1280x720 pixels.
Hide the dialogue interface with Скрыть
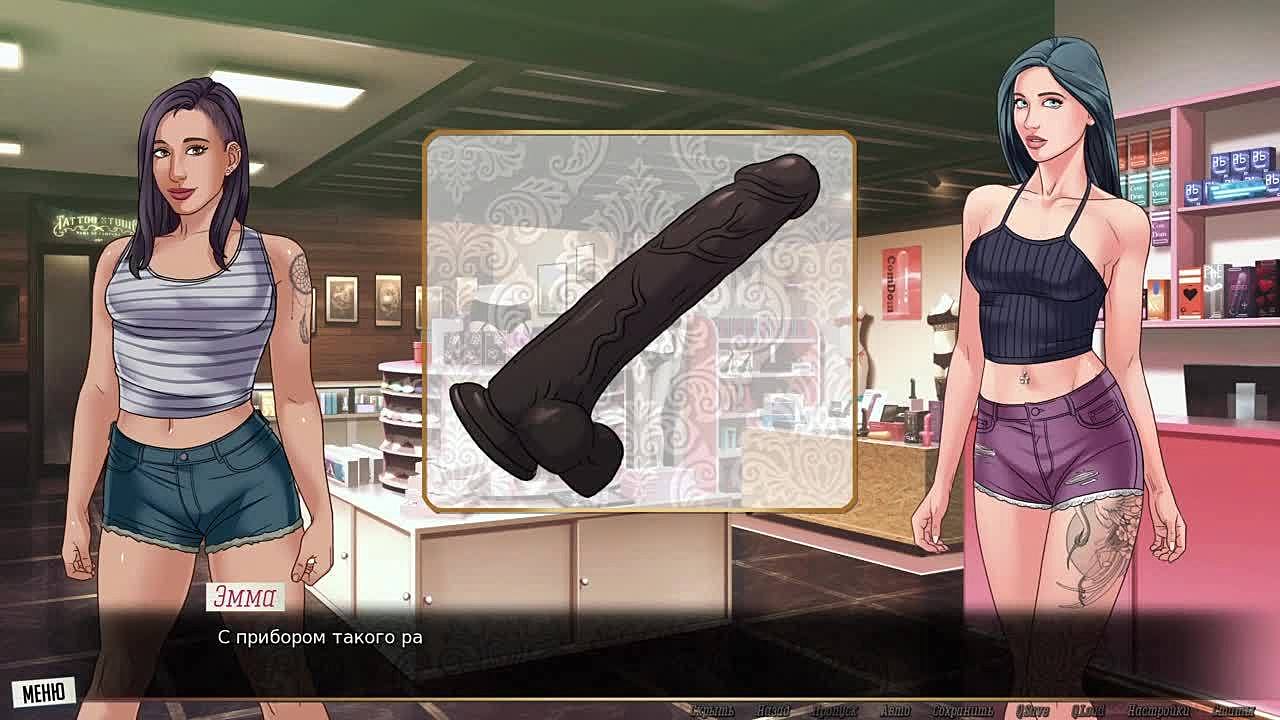tap(712, 711)
